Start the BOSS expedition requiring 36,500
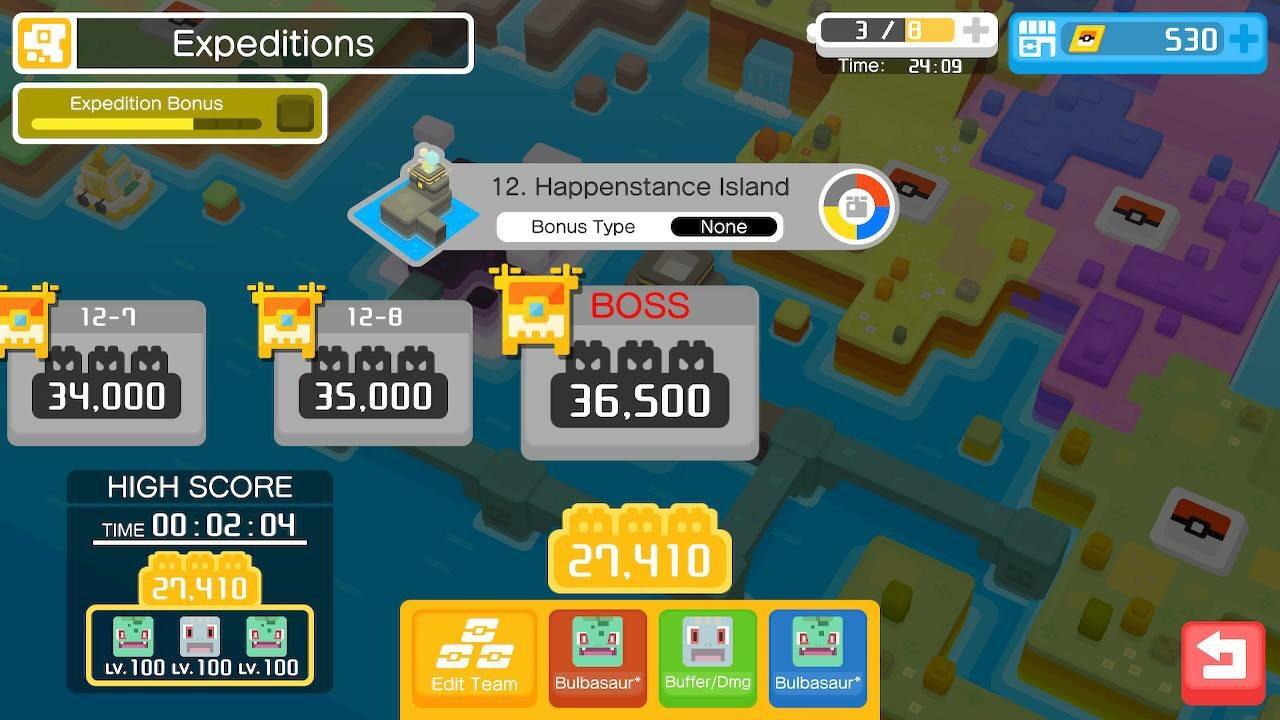1280x720 pixels. [x=639, y=370]
